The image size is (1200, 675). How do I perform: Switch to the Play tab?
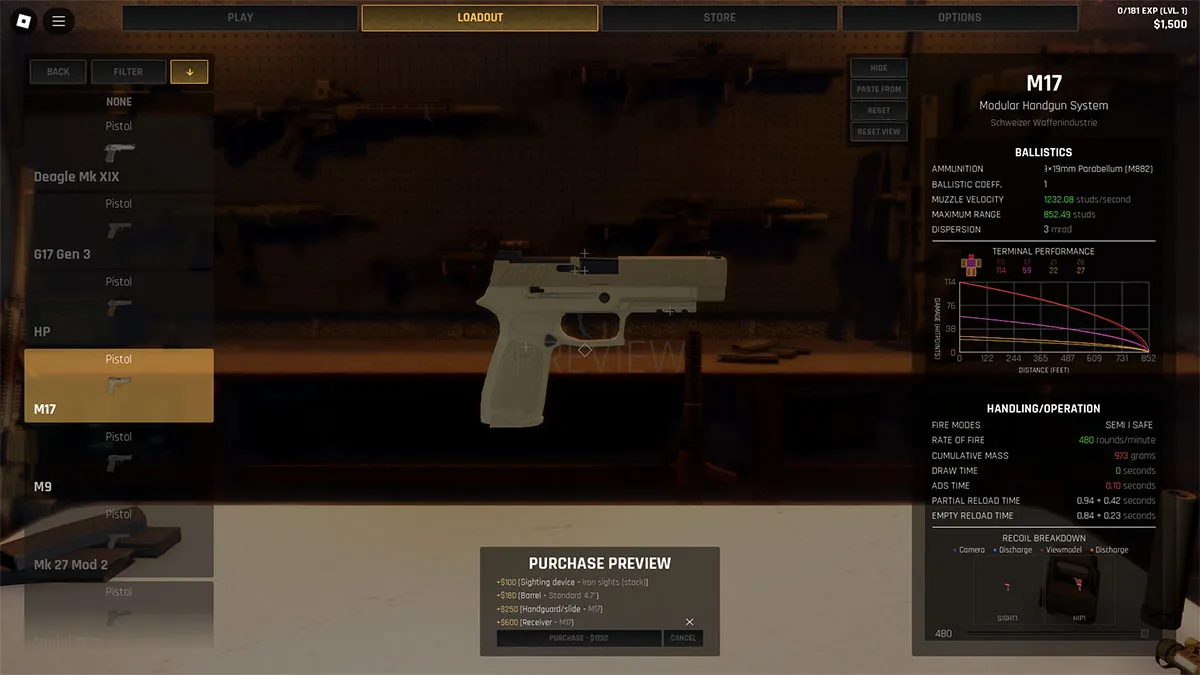pyautogui.click(x=240, y=18)
